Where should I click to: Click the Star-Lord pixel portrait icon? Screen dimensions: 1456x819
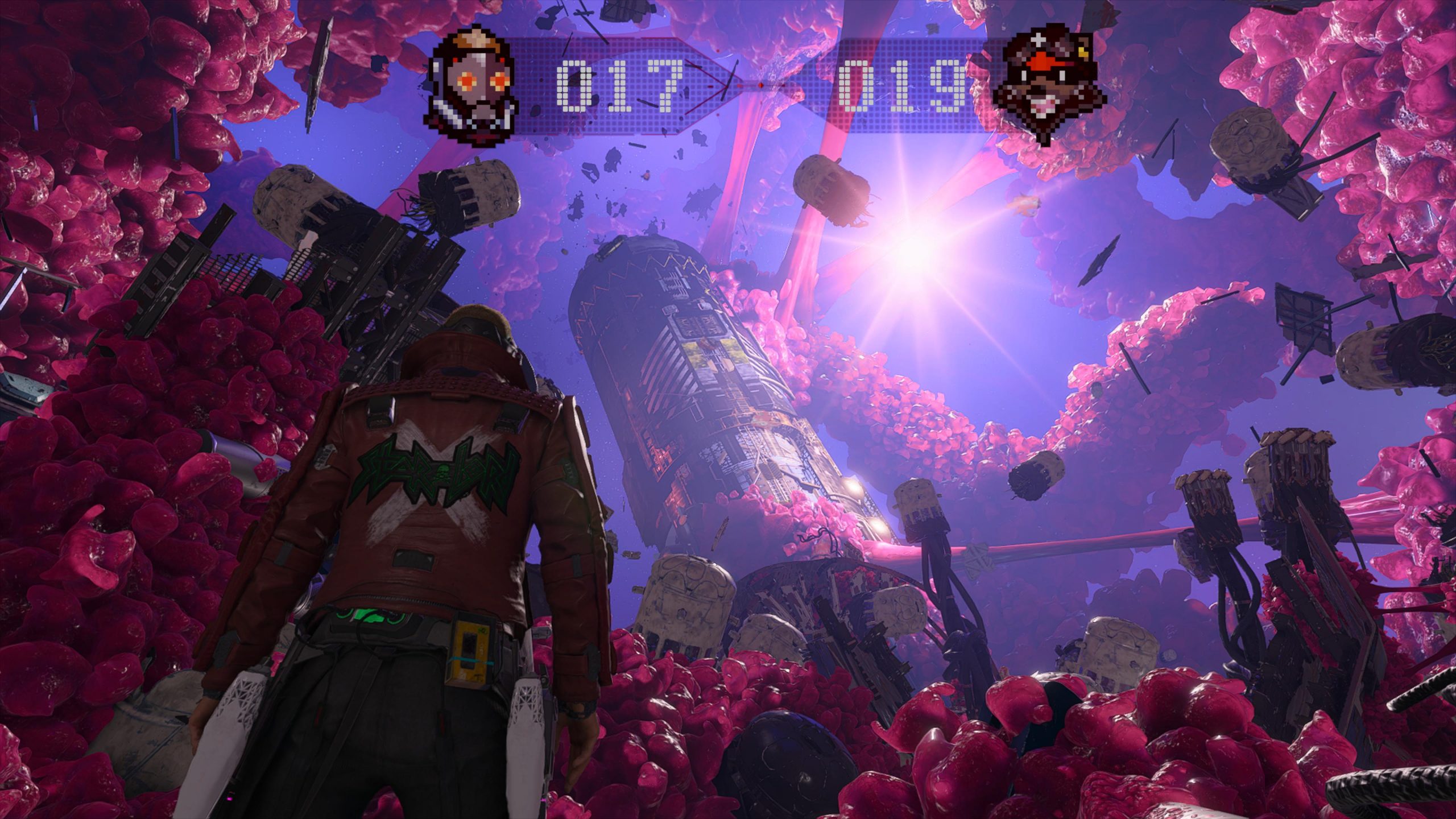click(x=475, y=85)
